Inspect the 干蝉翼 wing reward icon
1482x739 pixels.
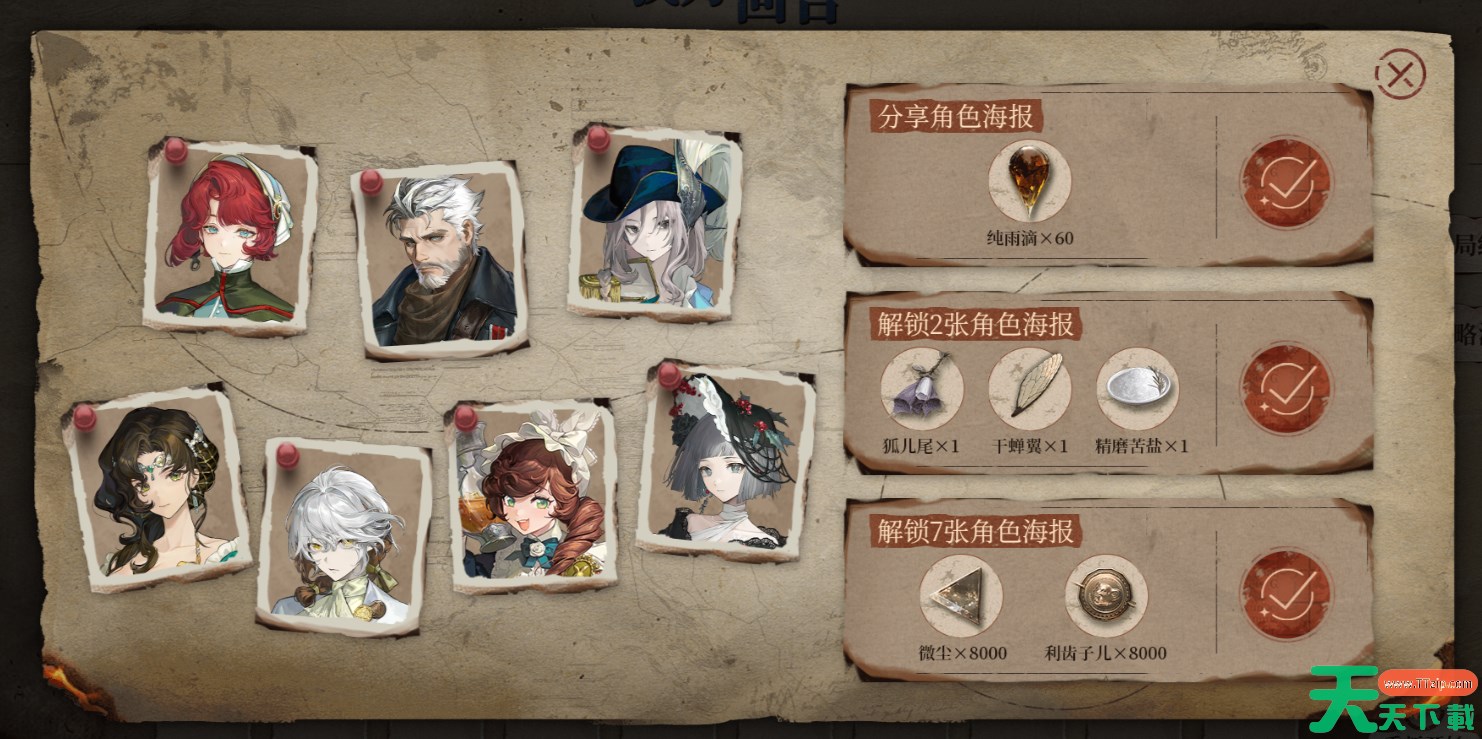tap(1029, 389)
